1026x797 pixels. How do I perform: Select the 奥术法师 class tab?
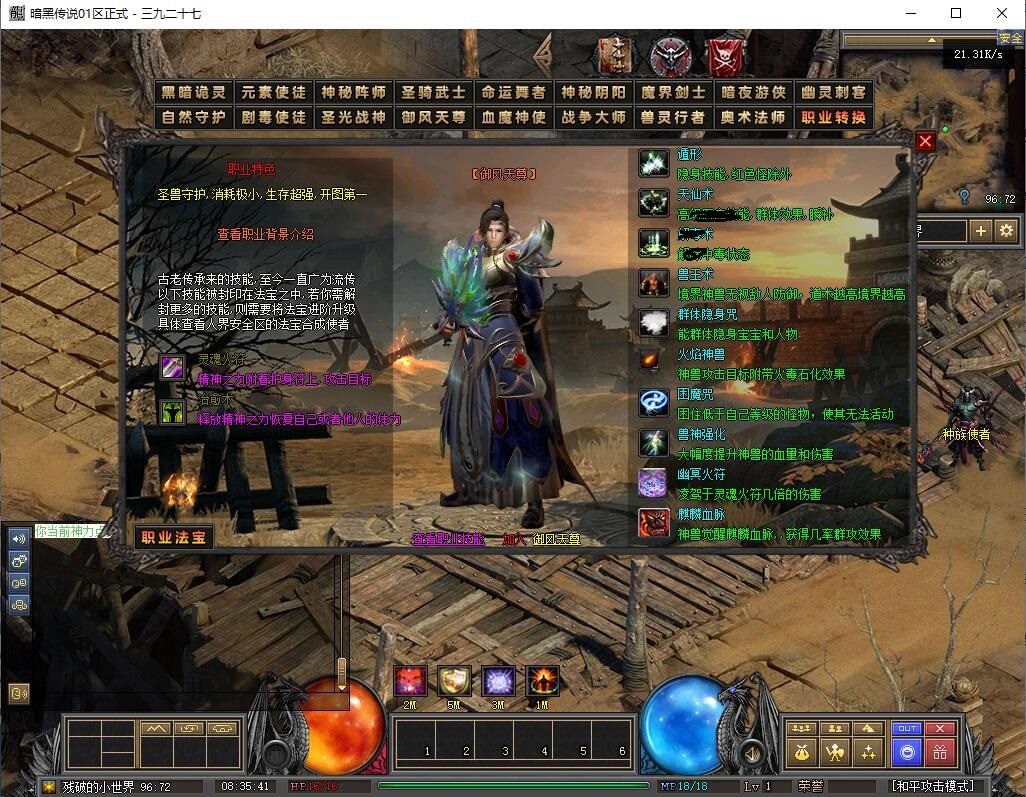[x=754, y=117]
